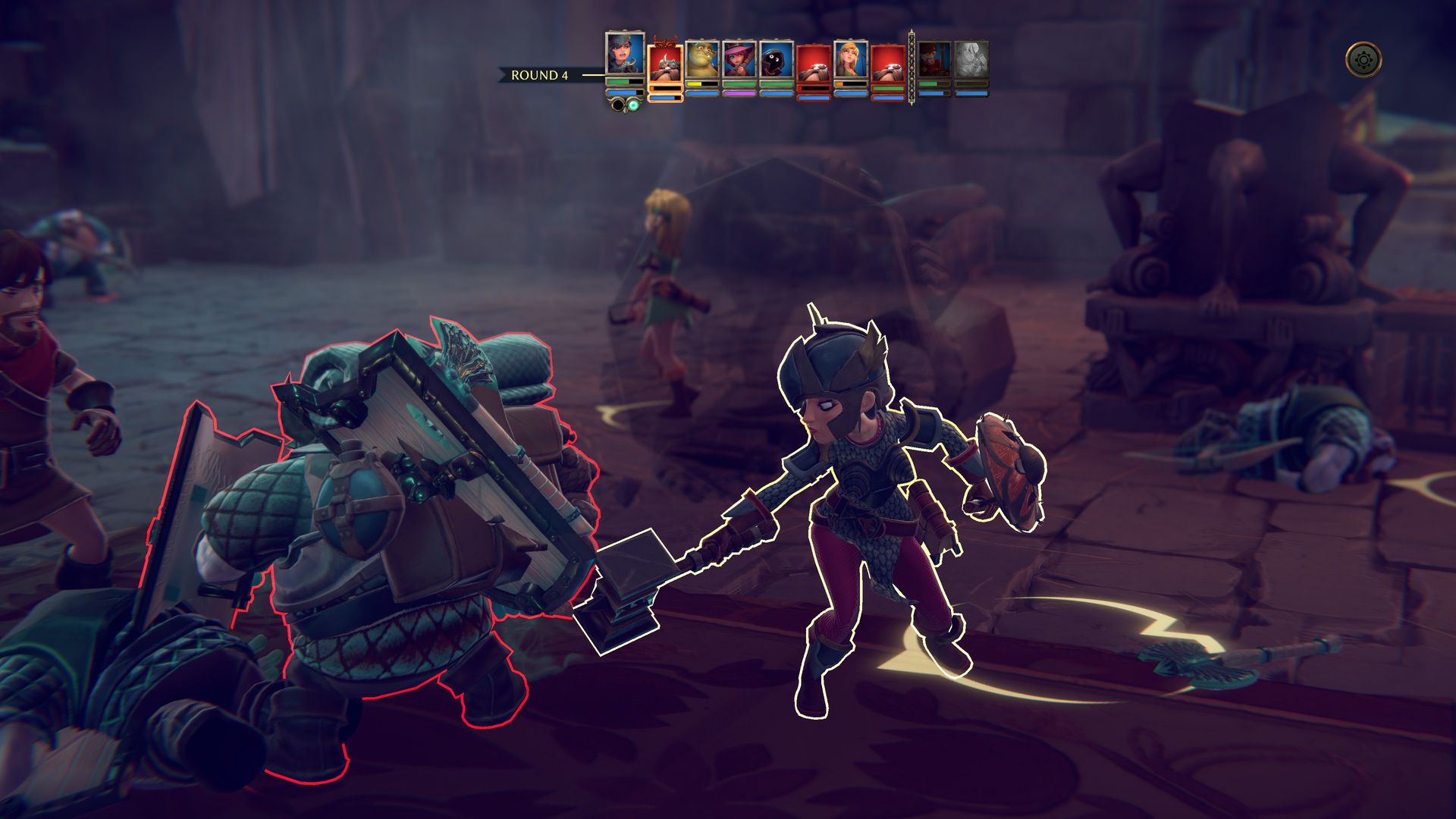
Task: Select the green ogre portrait in turn order
Action: [x=702, y=60]
